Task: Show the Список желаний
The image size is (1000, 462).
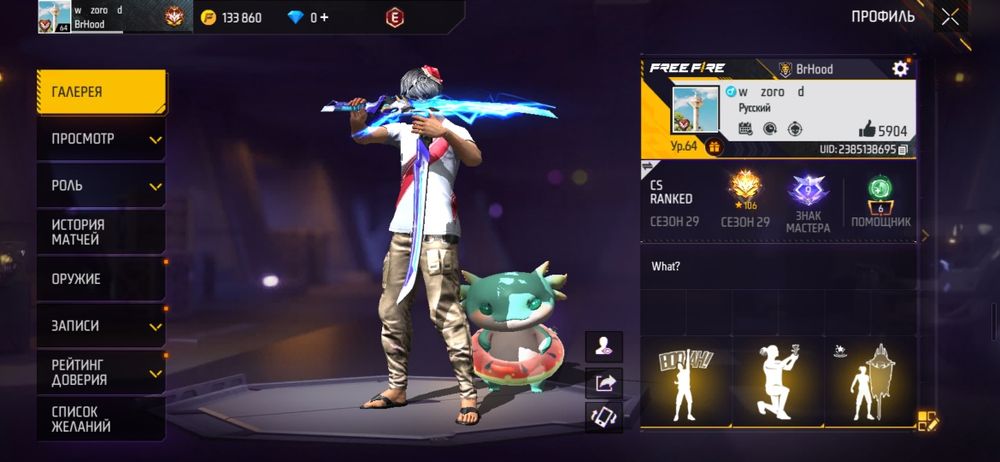Action: [x=100, y=419]
